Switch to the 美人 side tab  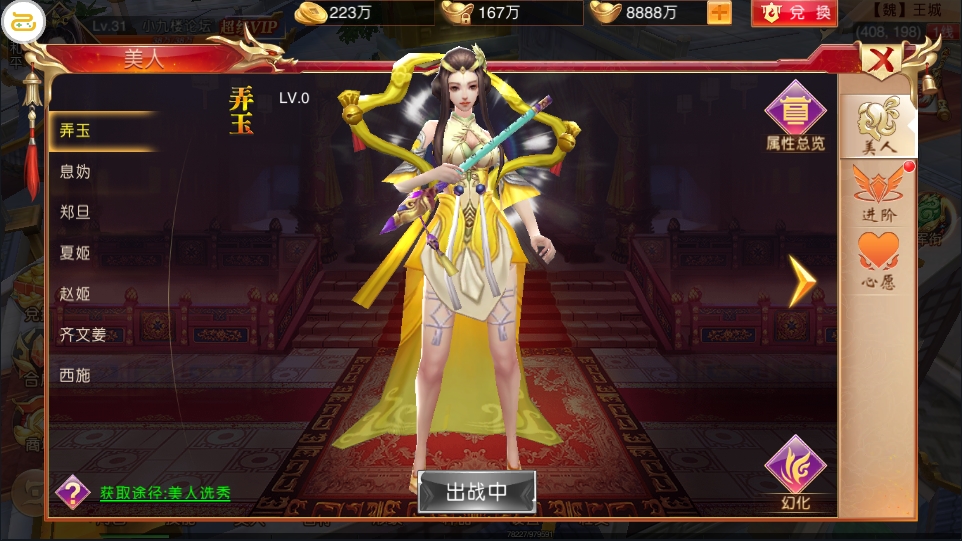click(878, 128)
